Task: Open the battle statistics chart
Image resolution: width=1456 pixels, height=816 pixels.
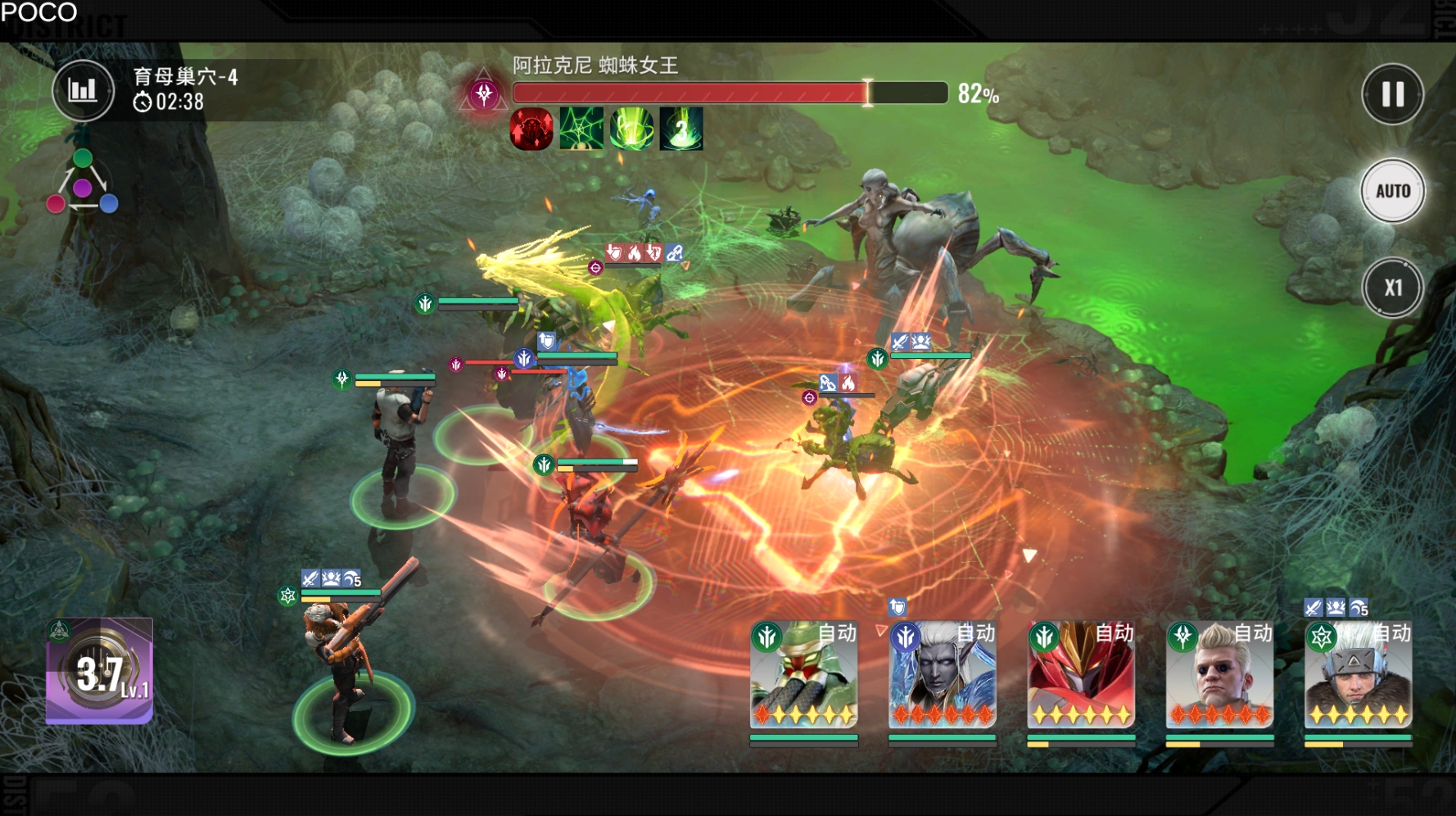Action: click(x=83, y=90)
